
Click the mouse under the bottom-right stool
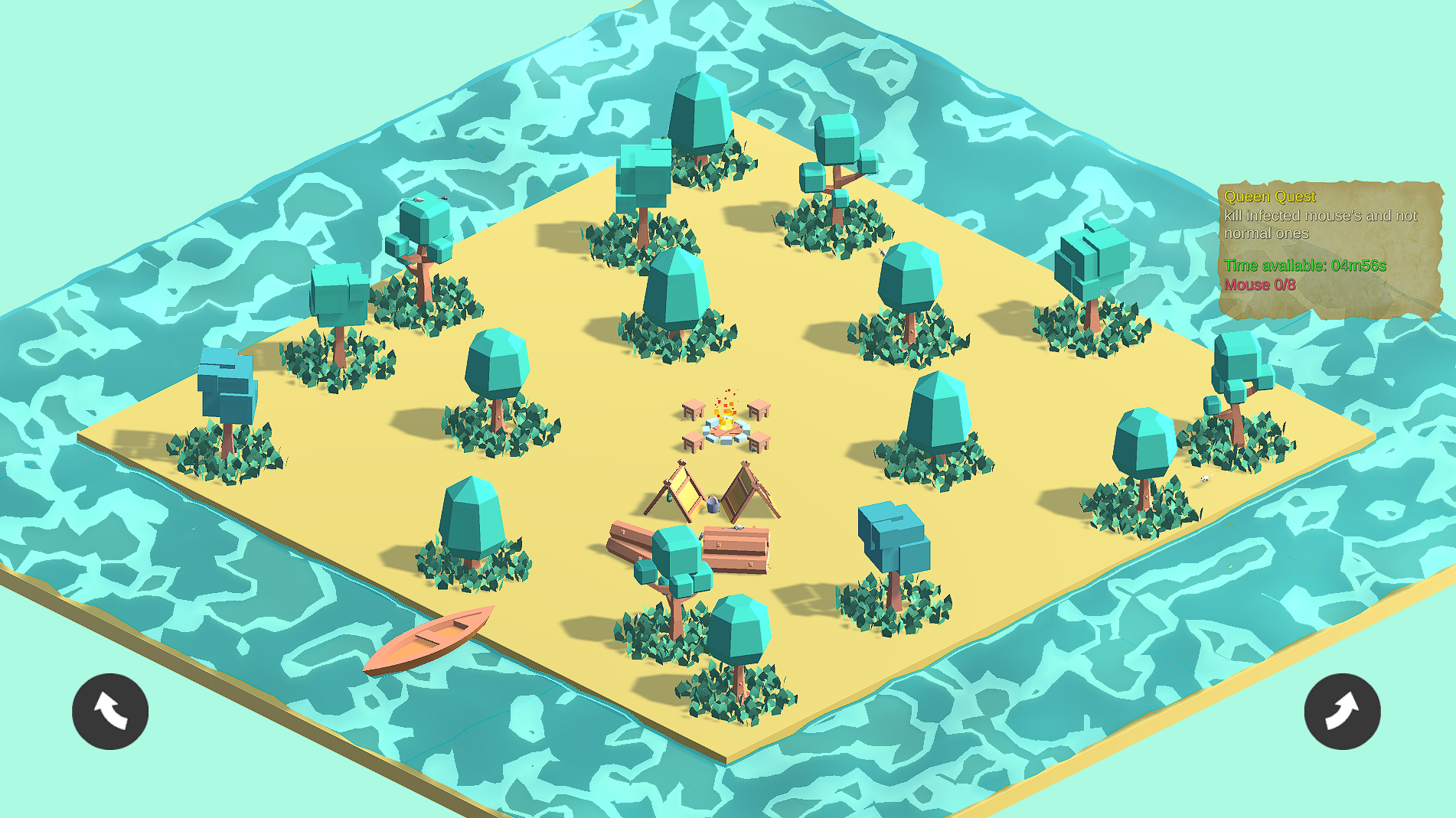click(x=752, y=448)
